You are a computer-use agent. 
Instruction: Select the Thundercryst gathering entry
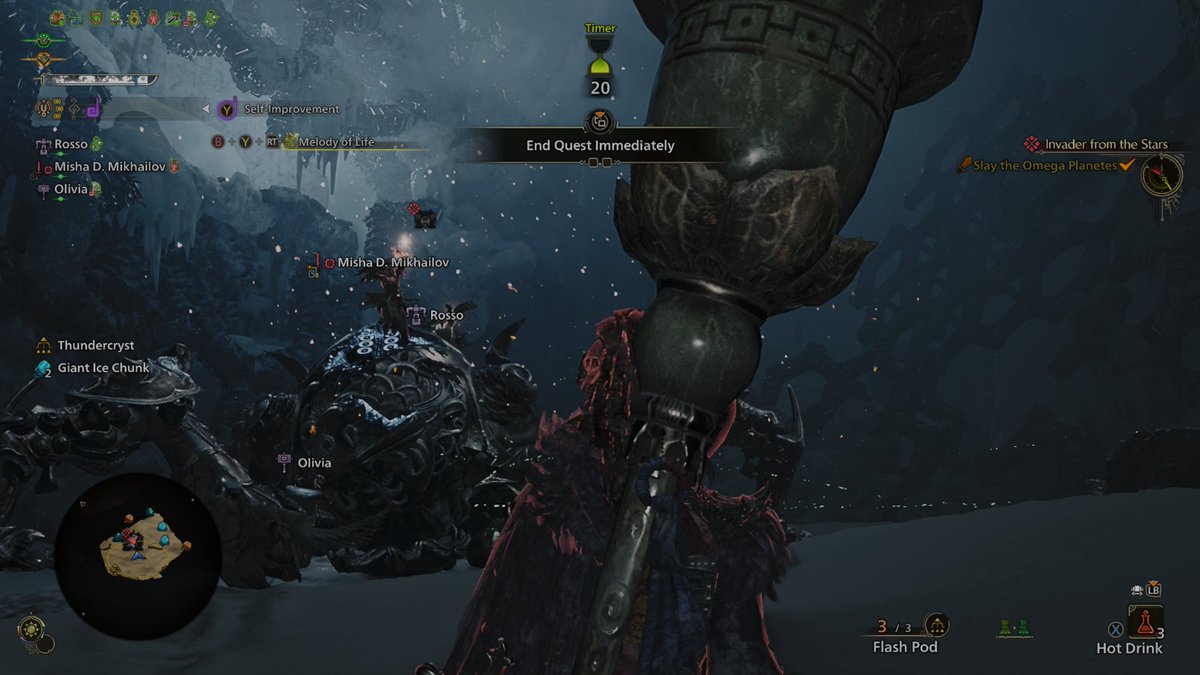point(95,346)
